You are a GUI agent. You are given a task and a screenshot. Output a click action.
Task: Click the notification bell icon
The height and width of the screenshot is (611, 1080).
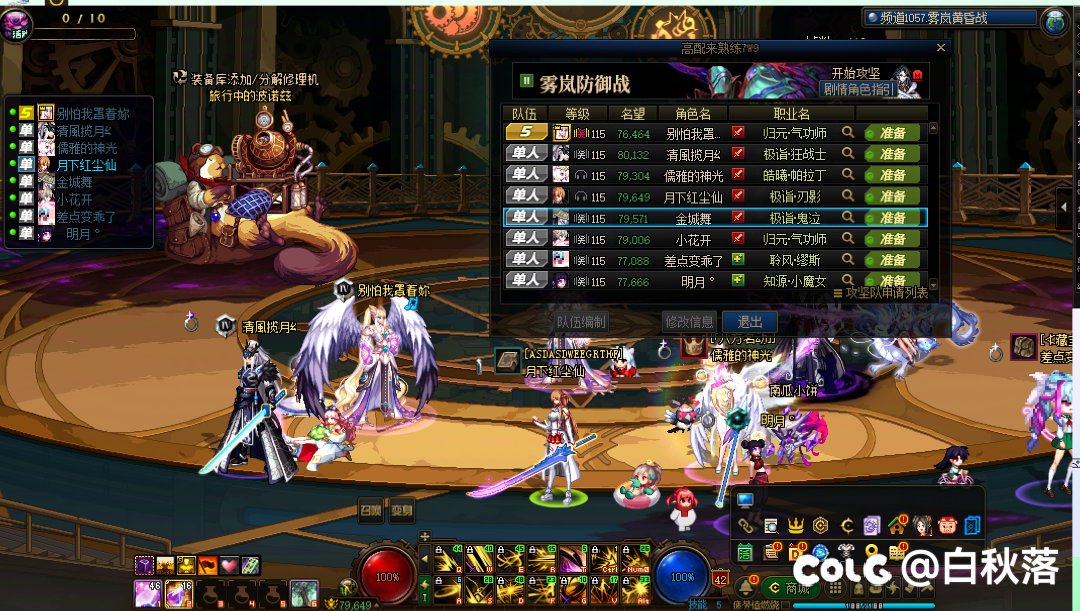(746, 587)
